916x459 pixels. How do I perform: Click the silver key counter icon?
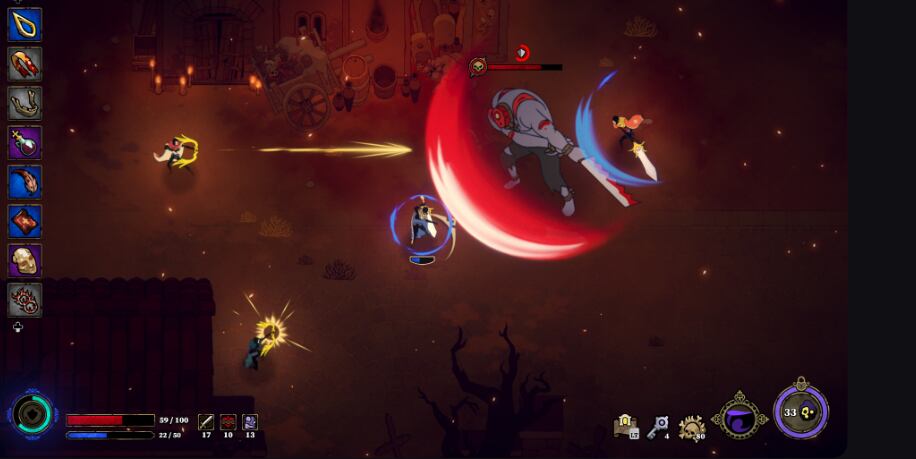point(657,427)
